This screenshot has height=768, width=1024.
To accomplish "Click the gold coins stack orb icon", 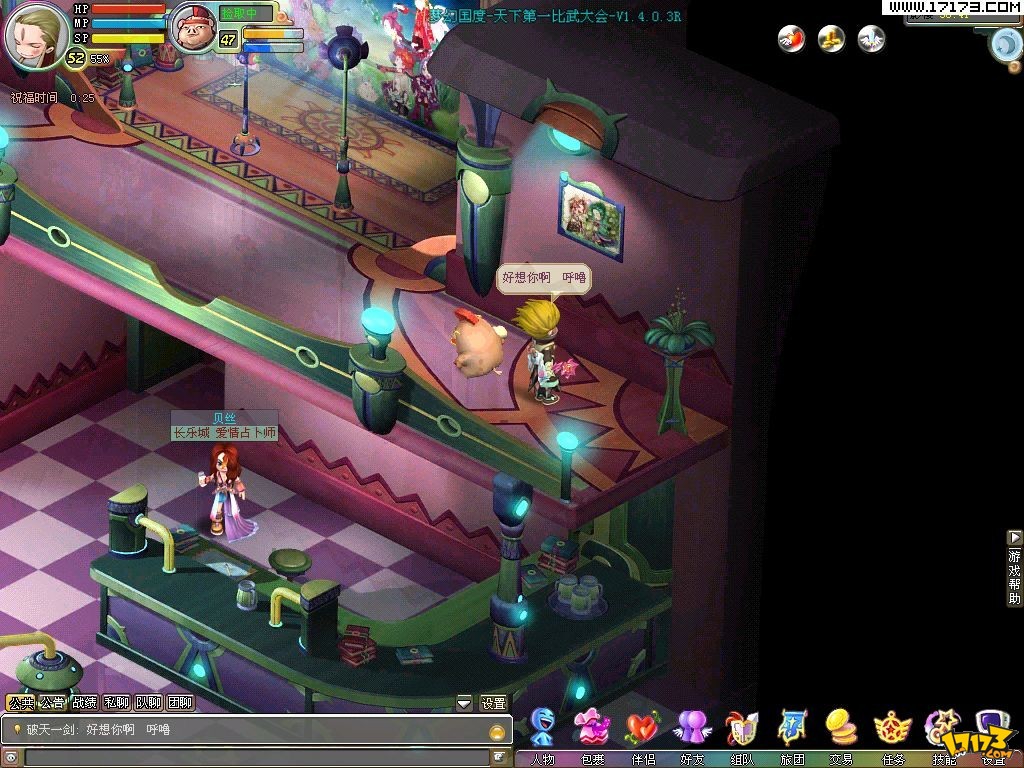I will pyautogui.click(x=832, y=39).
